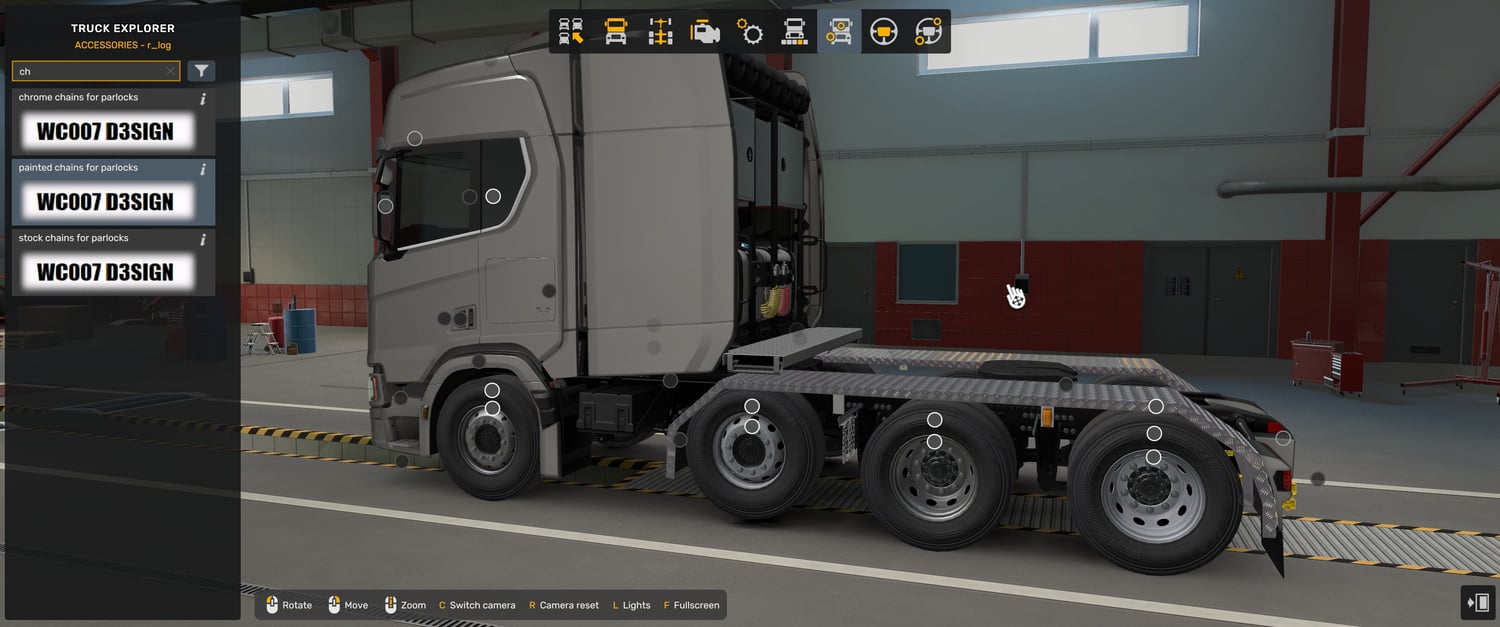Select the engine category icon
Image resolution: width=1500 pixels, height=627 pixels.
705,32
